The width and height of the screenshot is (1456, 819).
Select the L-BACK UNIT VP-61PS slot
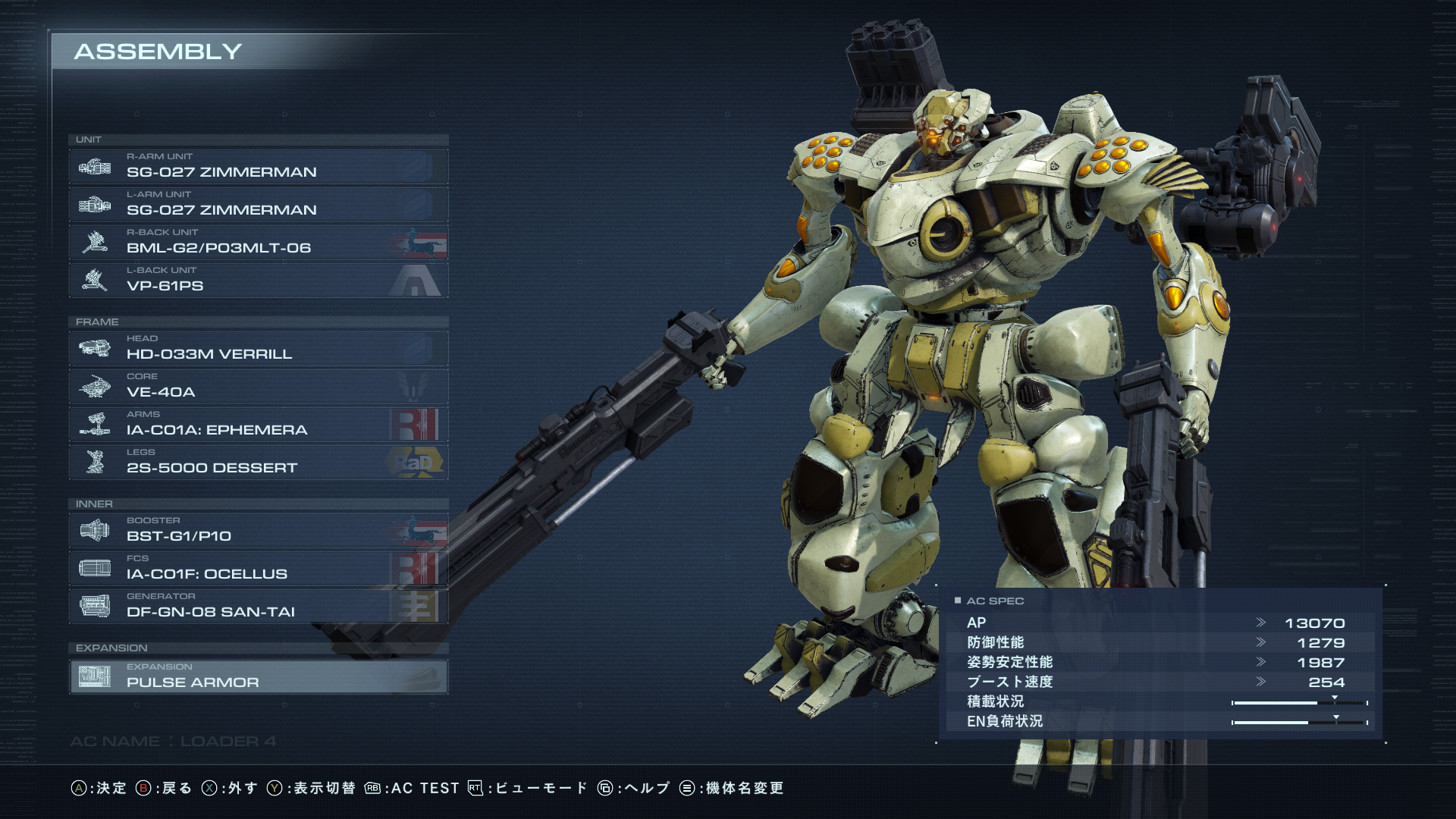(258, 281)
